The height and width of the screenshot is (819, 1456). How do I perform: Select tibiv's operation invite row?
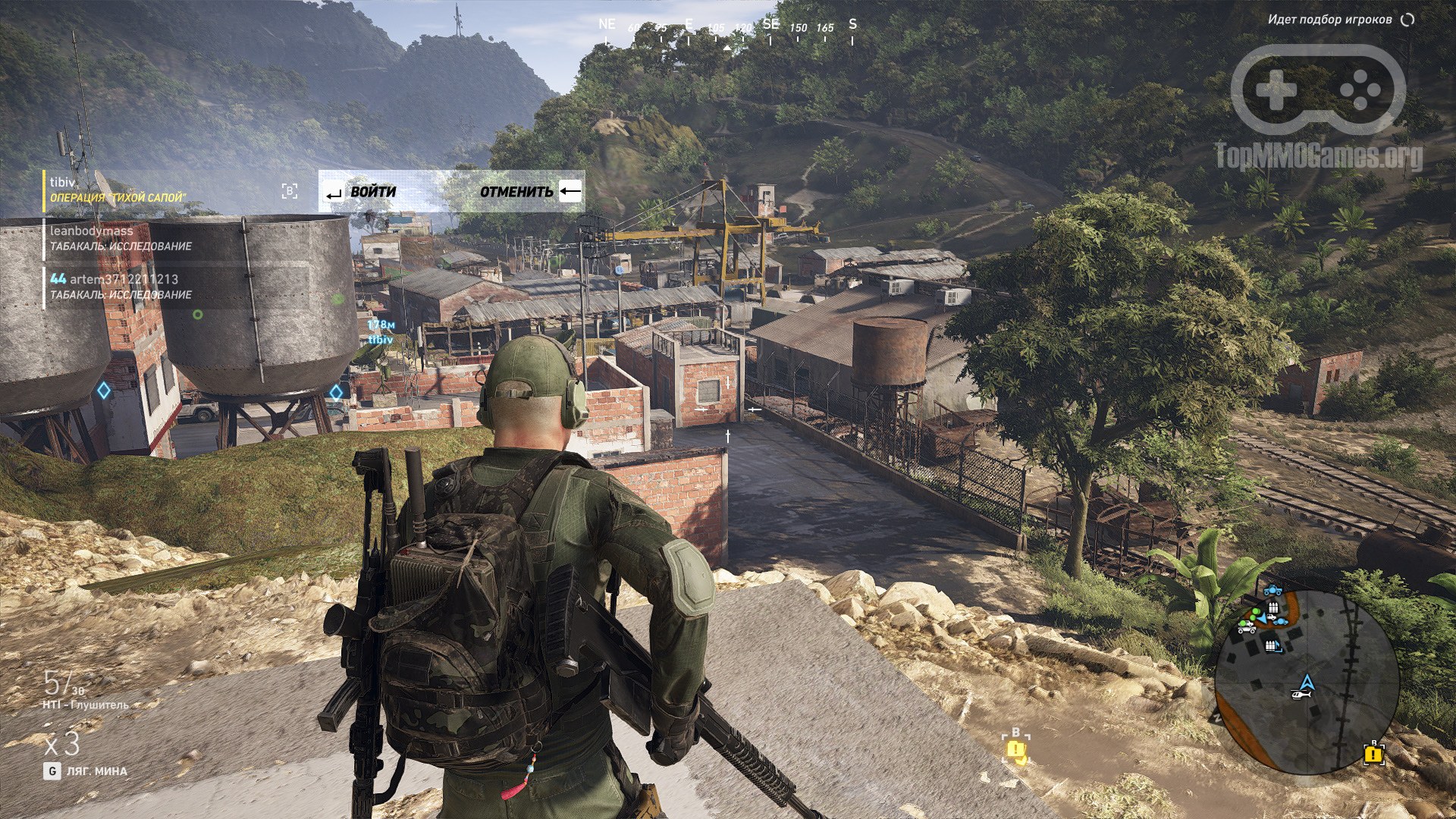coord(118,190)
